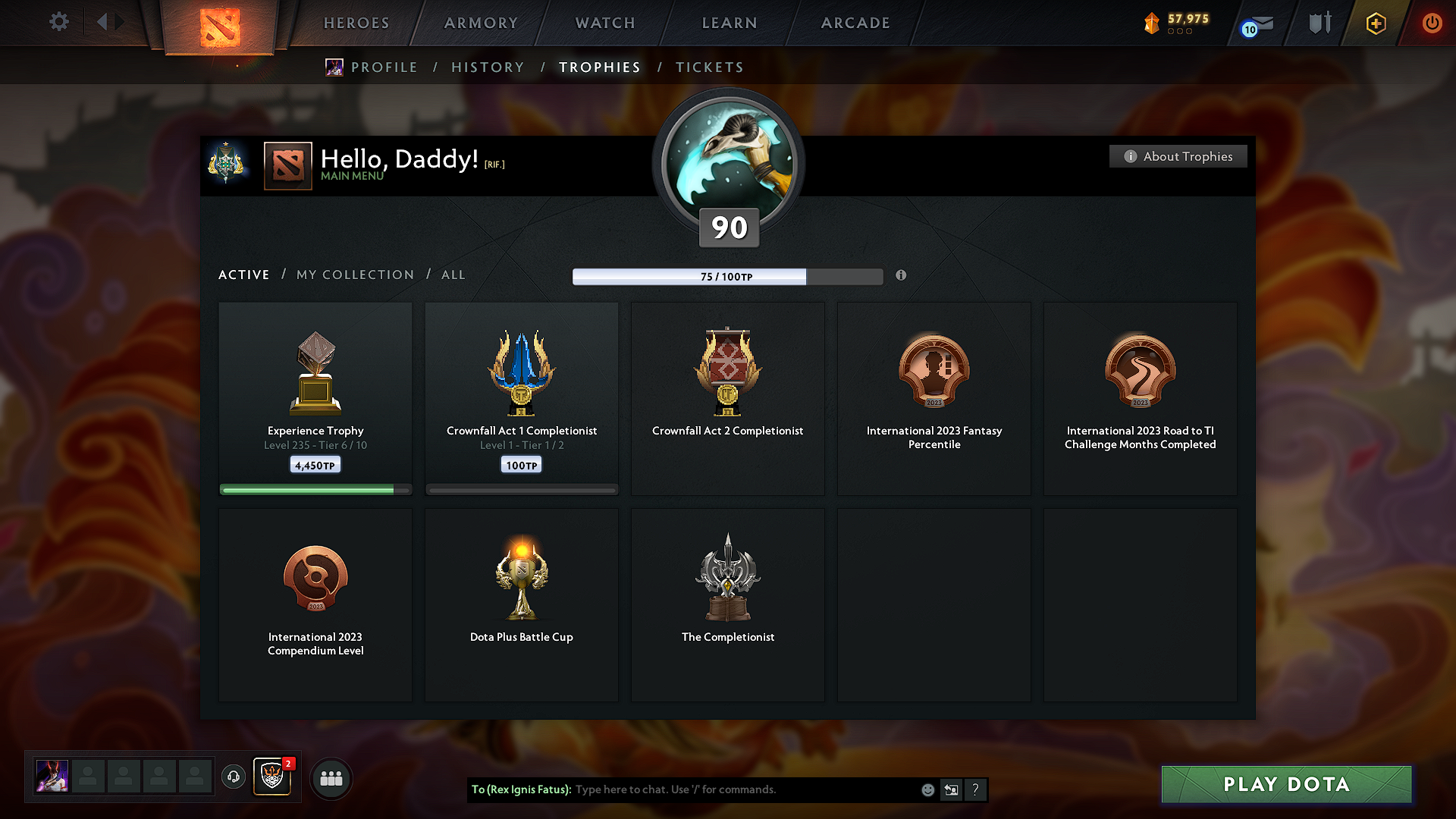This screenshot has width=1456, height=819.
Task: Select the ACTIVE trophies view
Action: pos(243,275)
